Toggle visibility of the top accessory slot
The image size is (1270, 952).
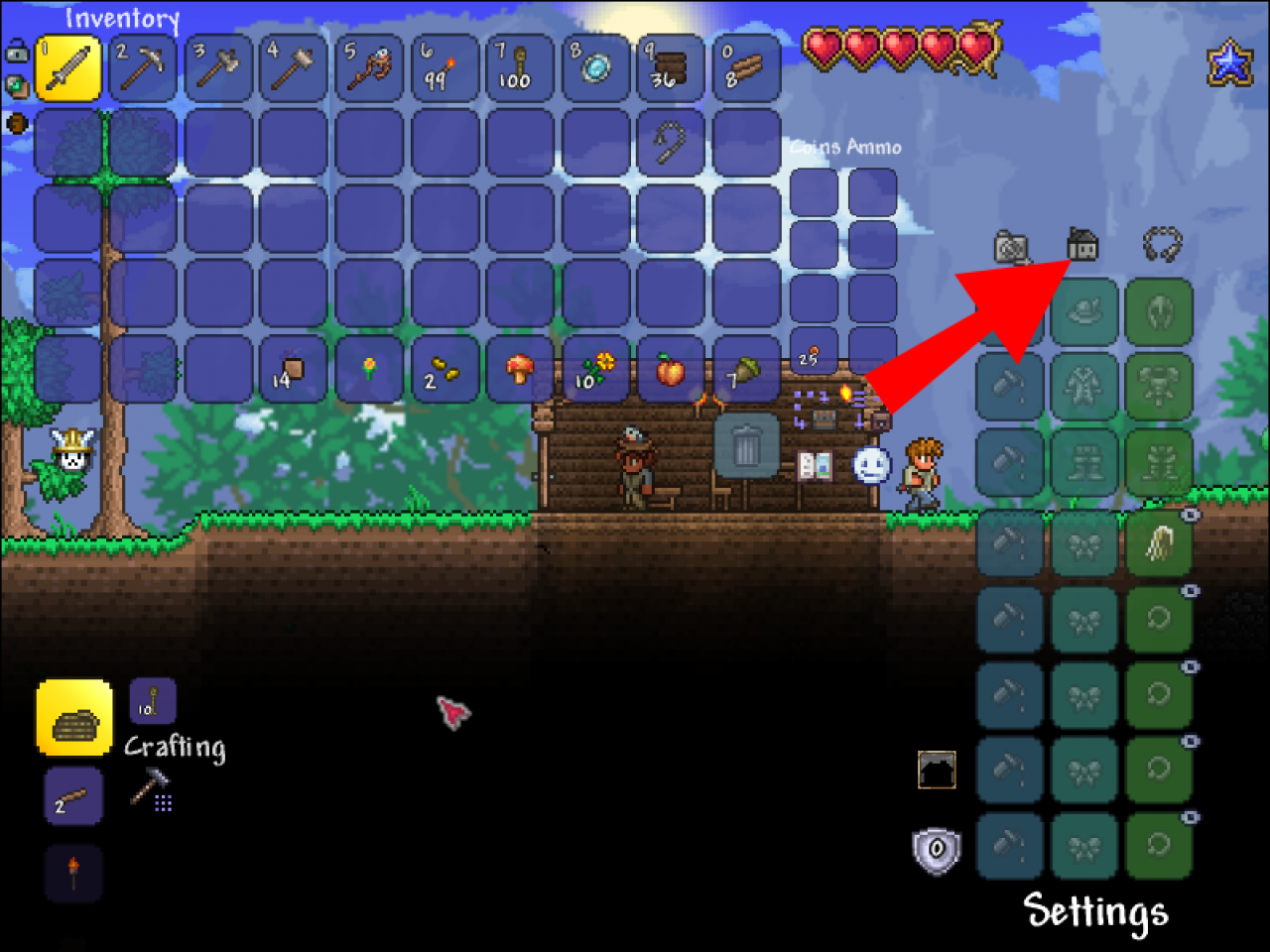[1189, 515]
